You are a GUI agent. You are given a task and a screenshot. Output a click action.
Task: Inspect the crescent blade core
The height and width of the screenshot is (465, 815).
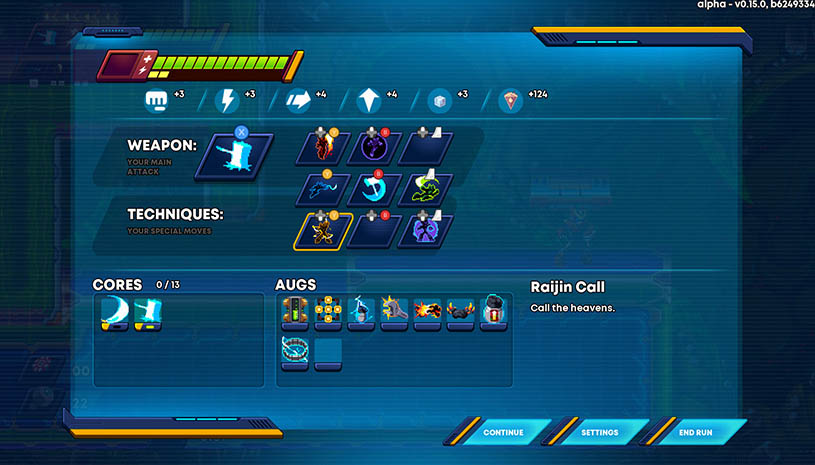tap(115, 313)
